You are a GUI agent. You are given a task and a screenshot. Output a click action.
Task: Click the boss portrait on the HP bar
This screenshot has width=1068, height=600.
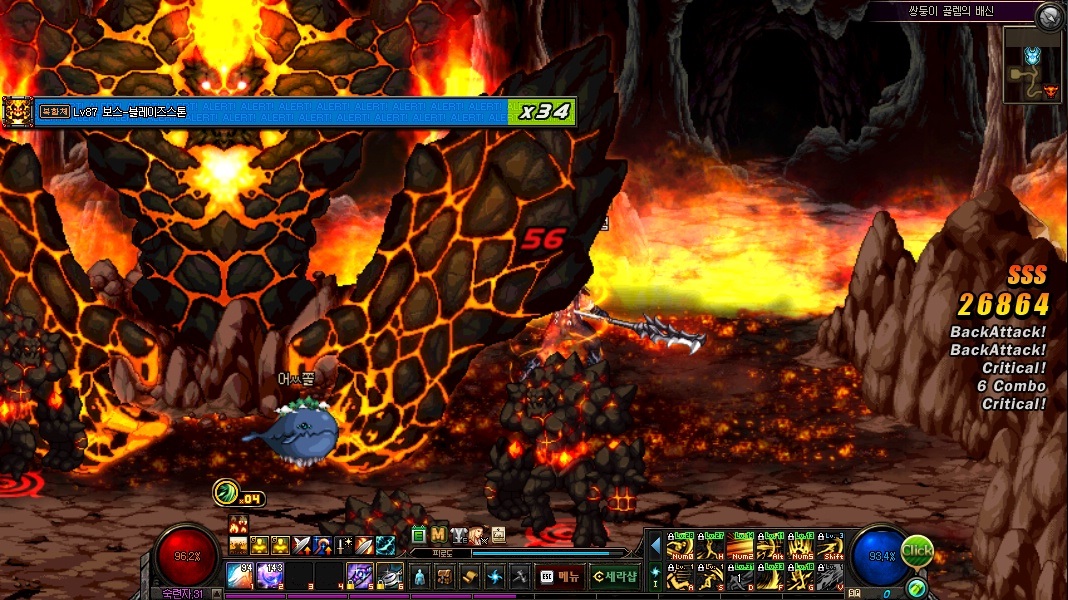pyautogui.click(x=18, y=110)
